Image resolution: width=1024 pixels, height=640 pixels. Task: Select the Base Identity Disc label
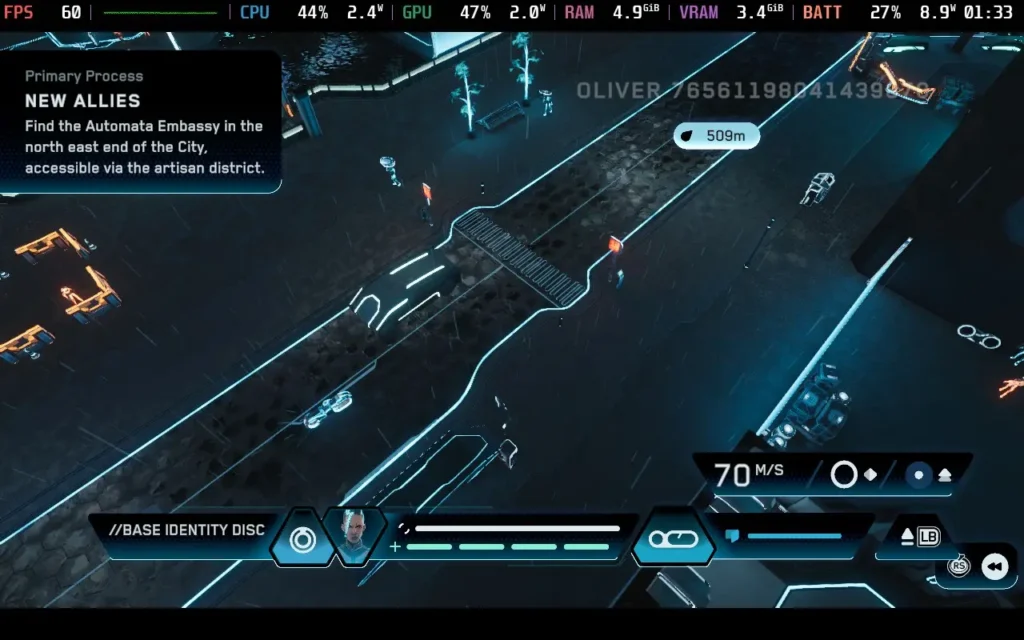pos(187,529)
